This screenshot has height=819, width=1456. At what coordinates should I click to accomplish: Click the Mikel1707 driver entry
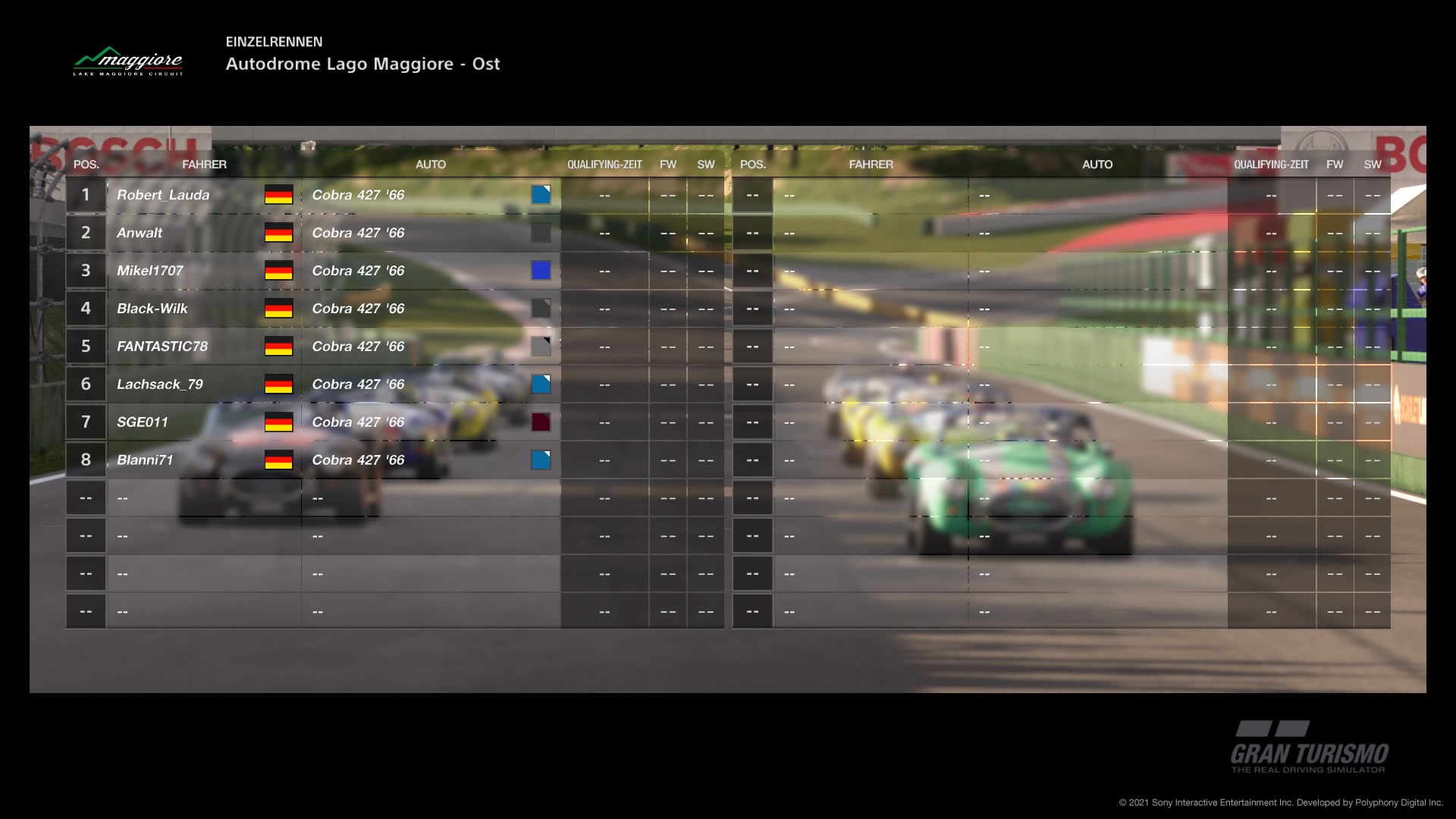[x=150, y=271]
